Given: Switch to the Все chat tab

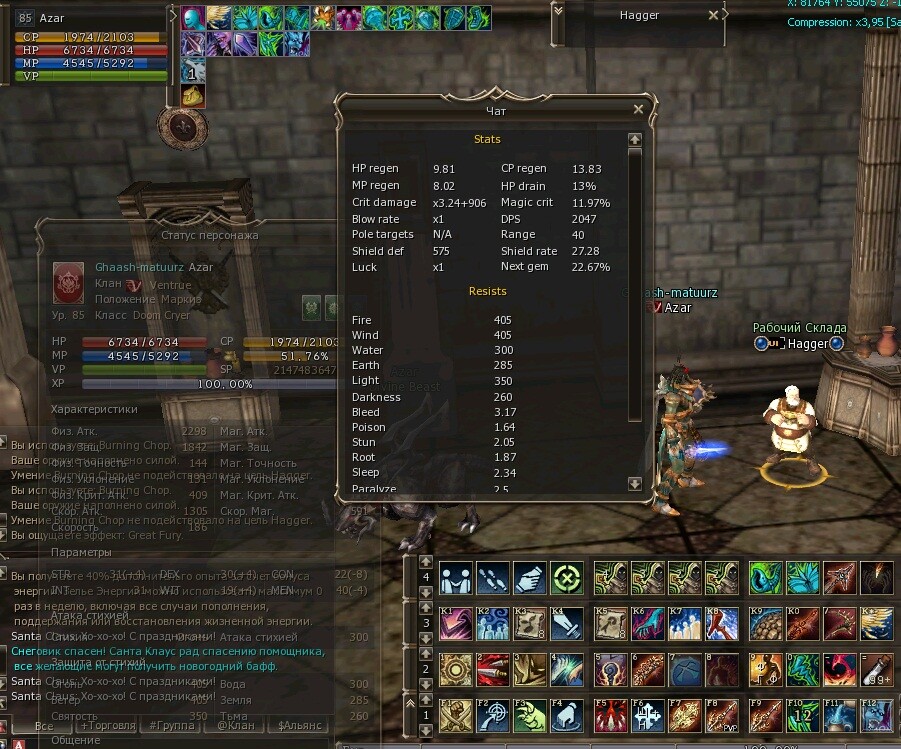Looking at the screenshot, I should point(43,726).
